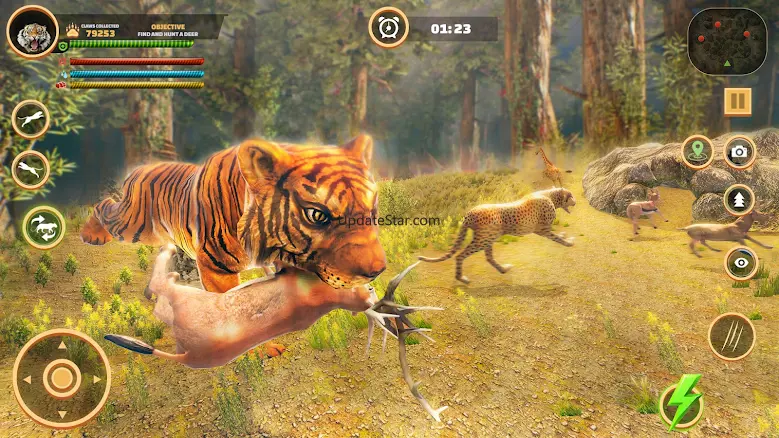Click the alarm clock timer icon

(x=388, y=28)
